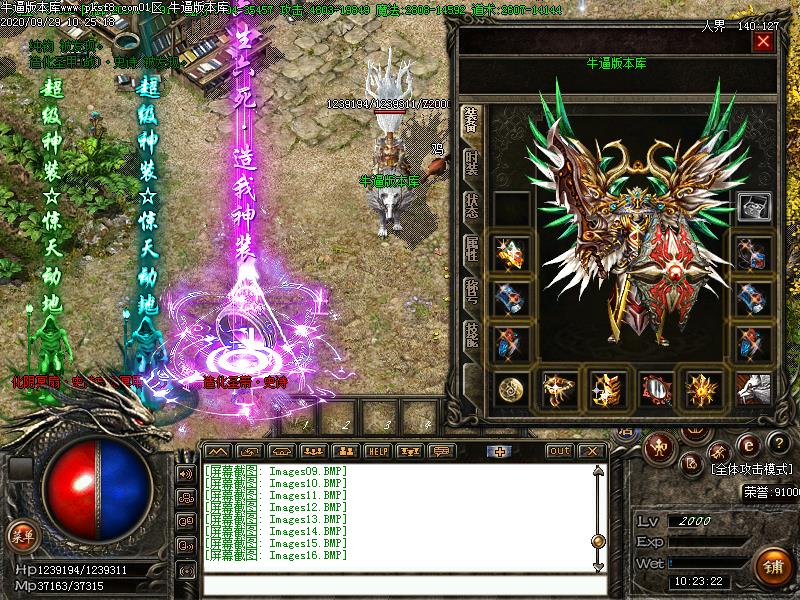The width and height of the screenshot is (800, 600).
Task: Click the chat scrollbar's gold knob
Action: click(598, 541)
